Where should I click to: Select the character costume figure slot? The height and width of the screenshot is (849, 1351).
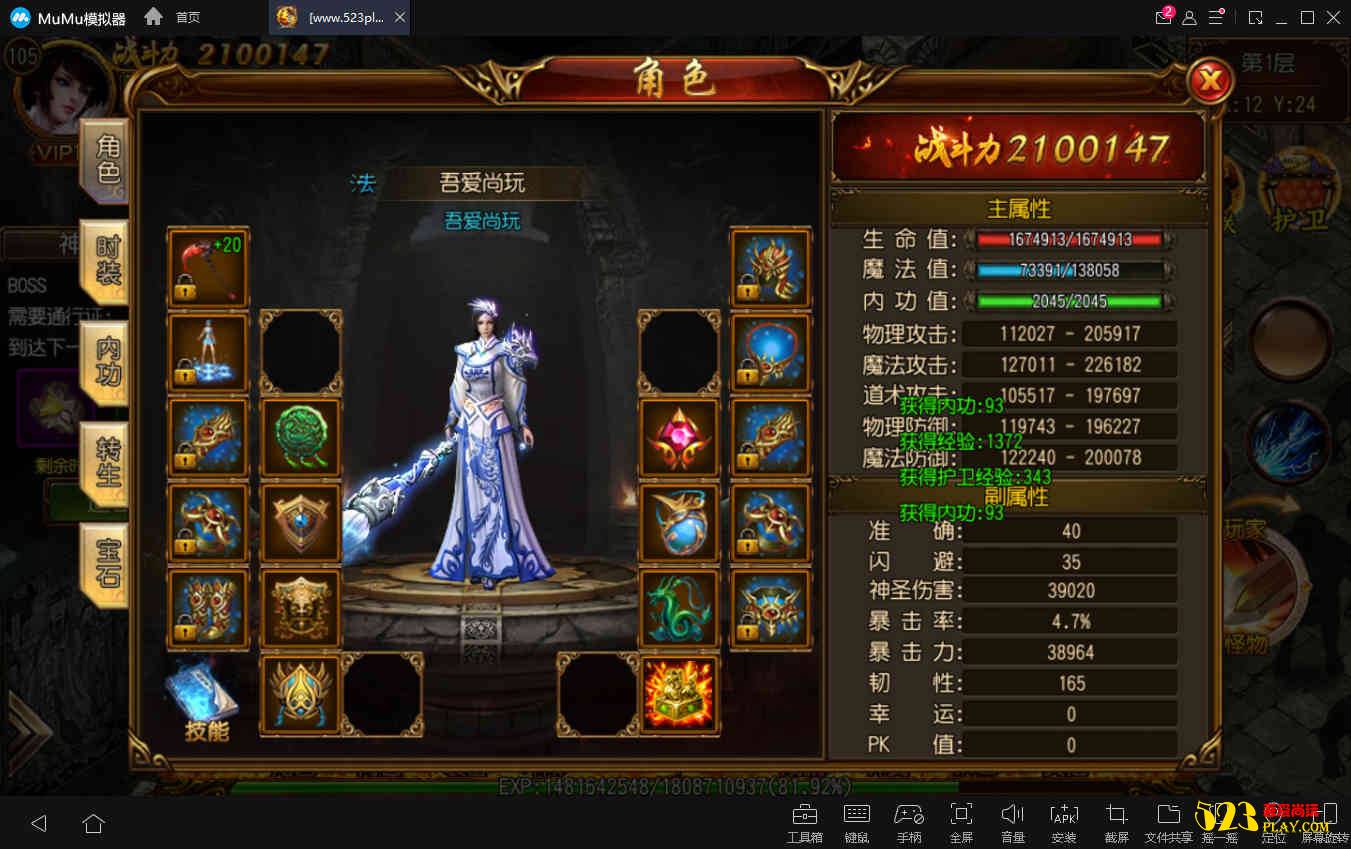208,352
